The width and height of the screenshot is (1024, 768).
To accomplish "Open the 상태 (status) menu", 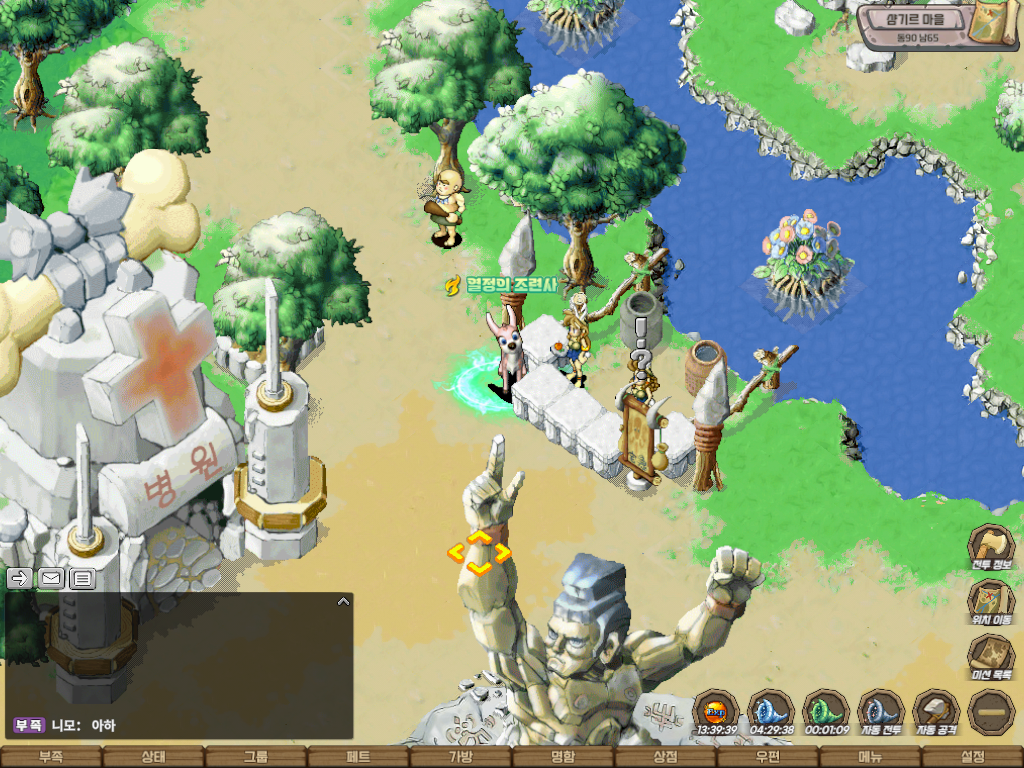I will pos(153,757).
